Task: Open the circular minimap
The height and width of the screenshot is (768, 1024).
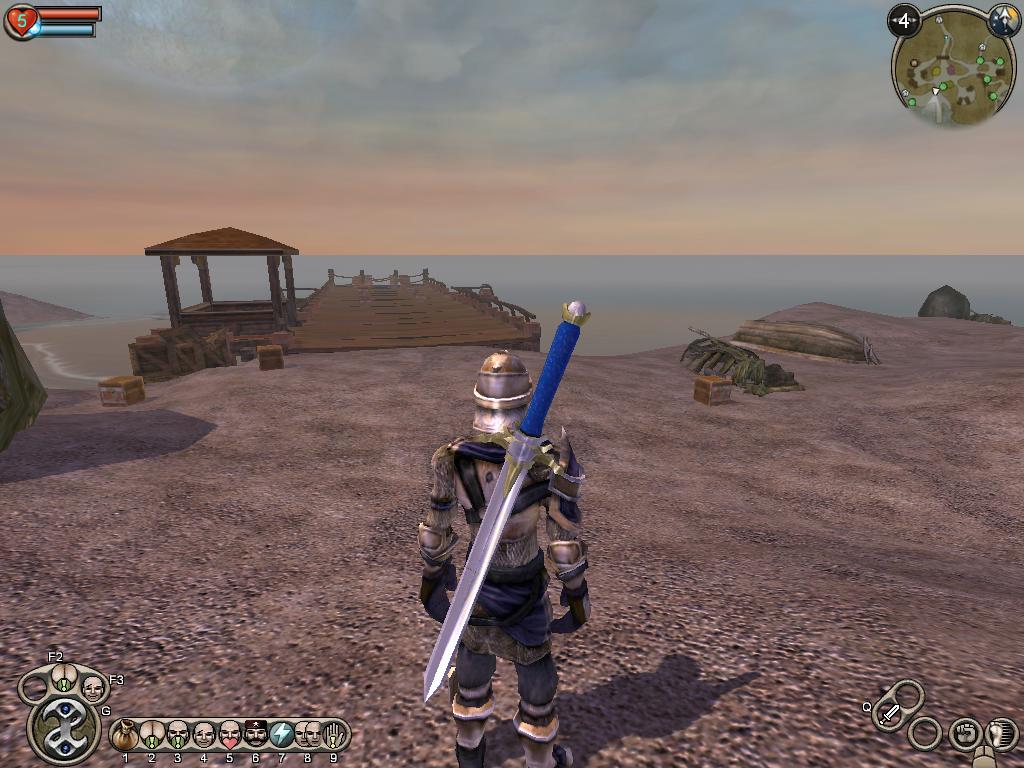Action: pyautogui.click(x=940, y=70)
